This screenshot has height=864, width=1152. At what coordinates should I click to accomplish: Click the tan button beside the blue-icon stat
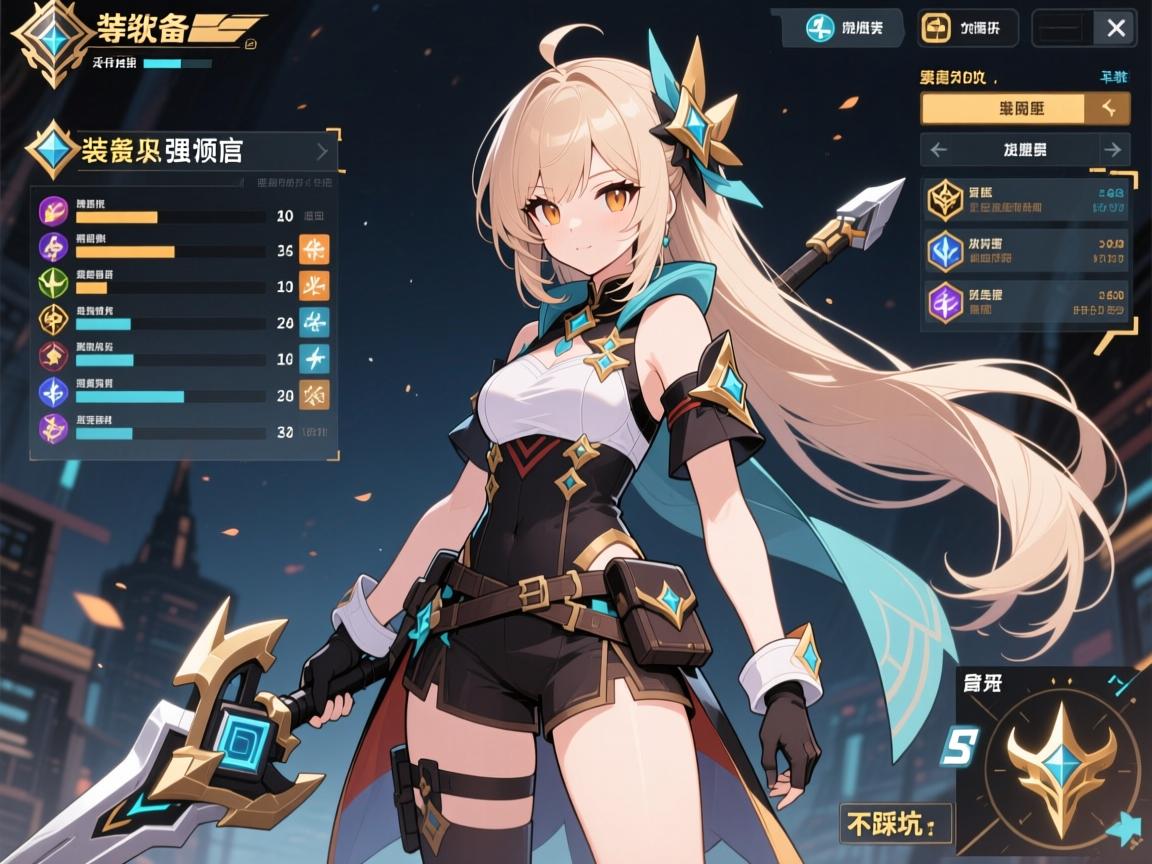coord(314,395)
